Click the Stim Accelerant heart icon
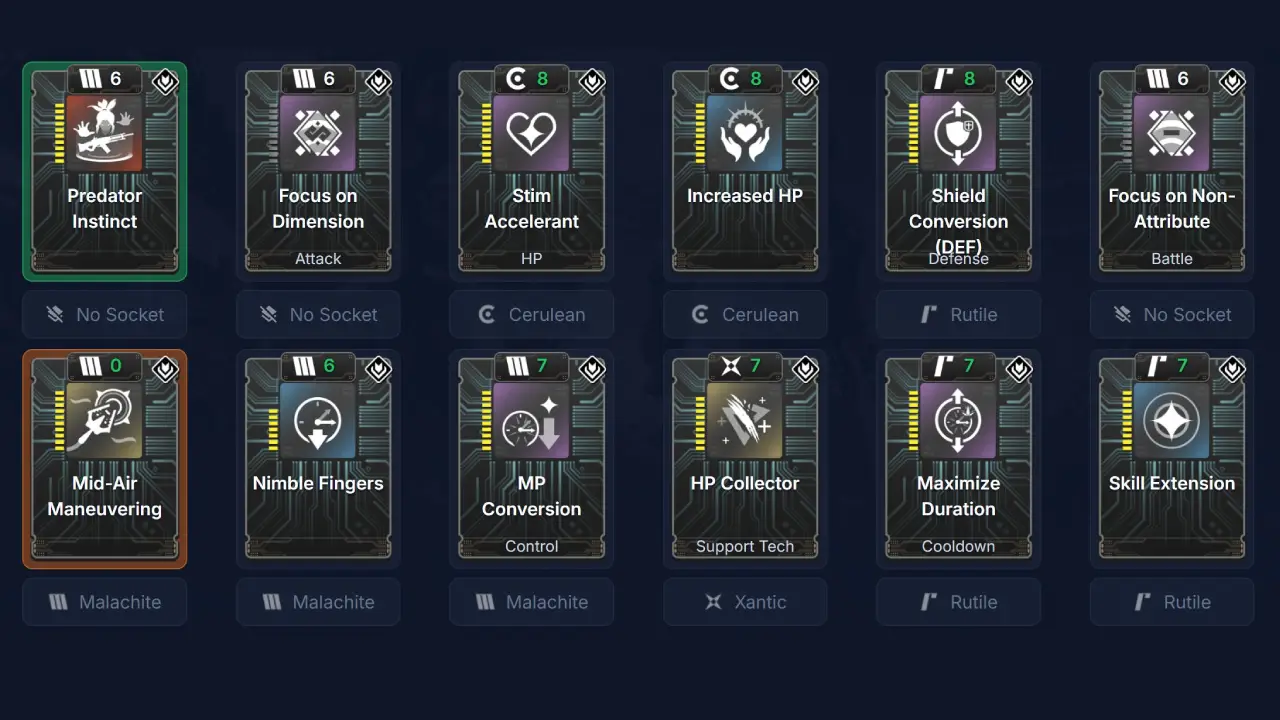 coord(531,133)
